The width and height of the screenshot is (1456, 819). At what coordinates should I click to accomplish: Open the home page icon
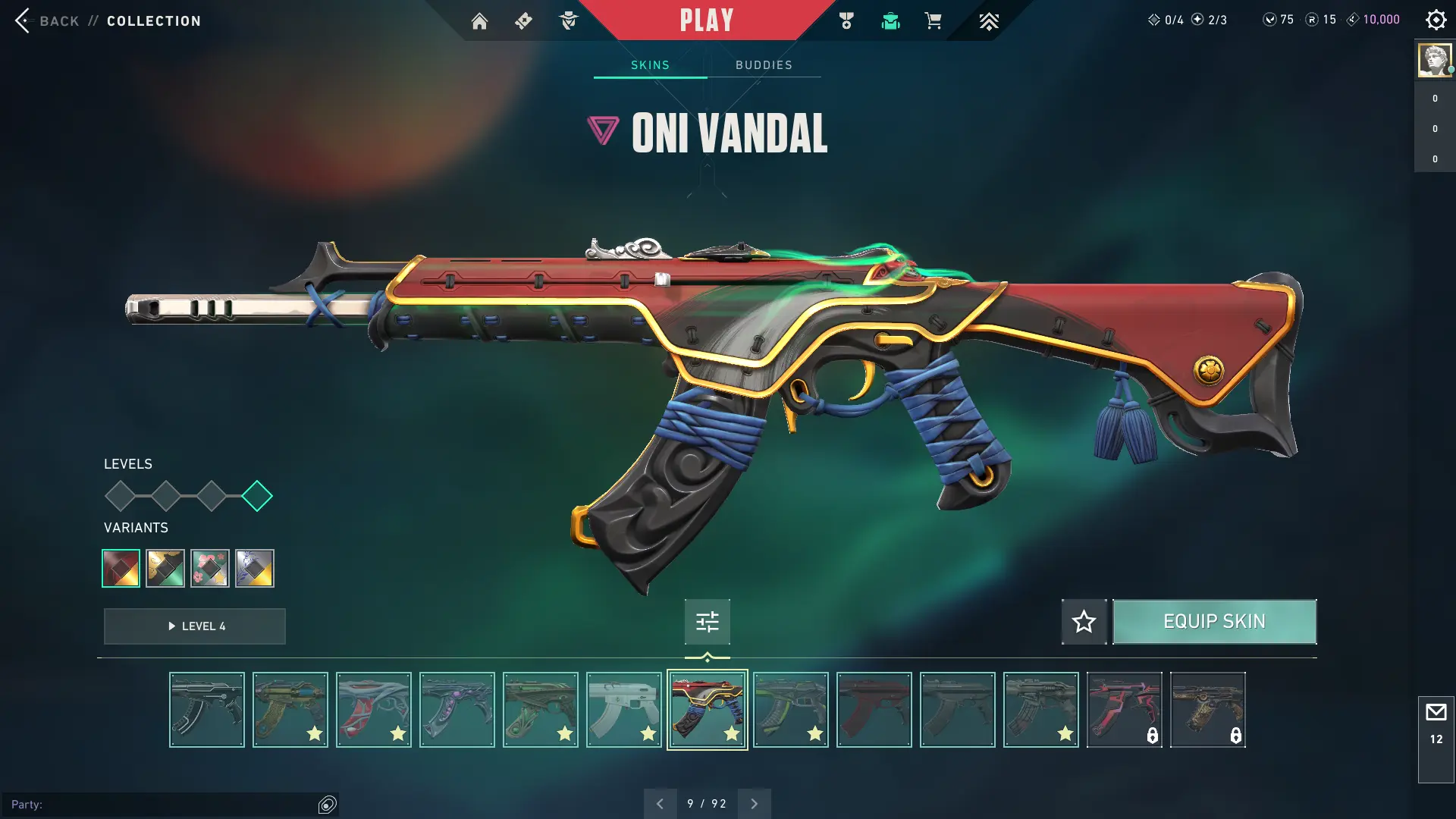point(479,20)
